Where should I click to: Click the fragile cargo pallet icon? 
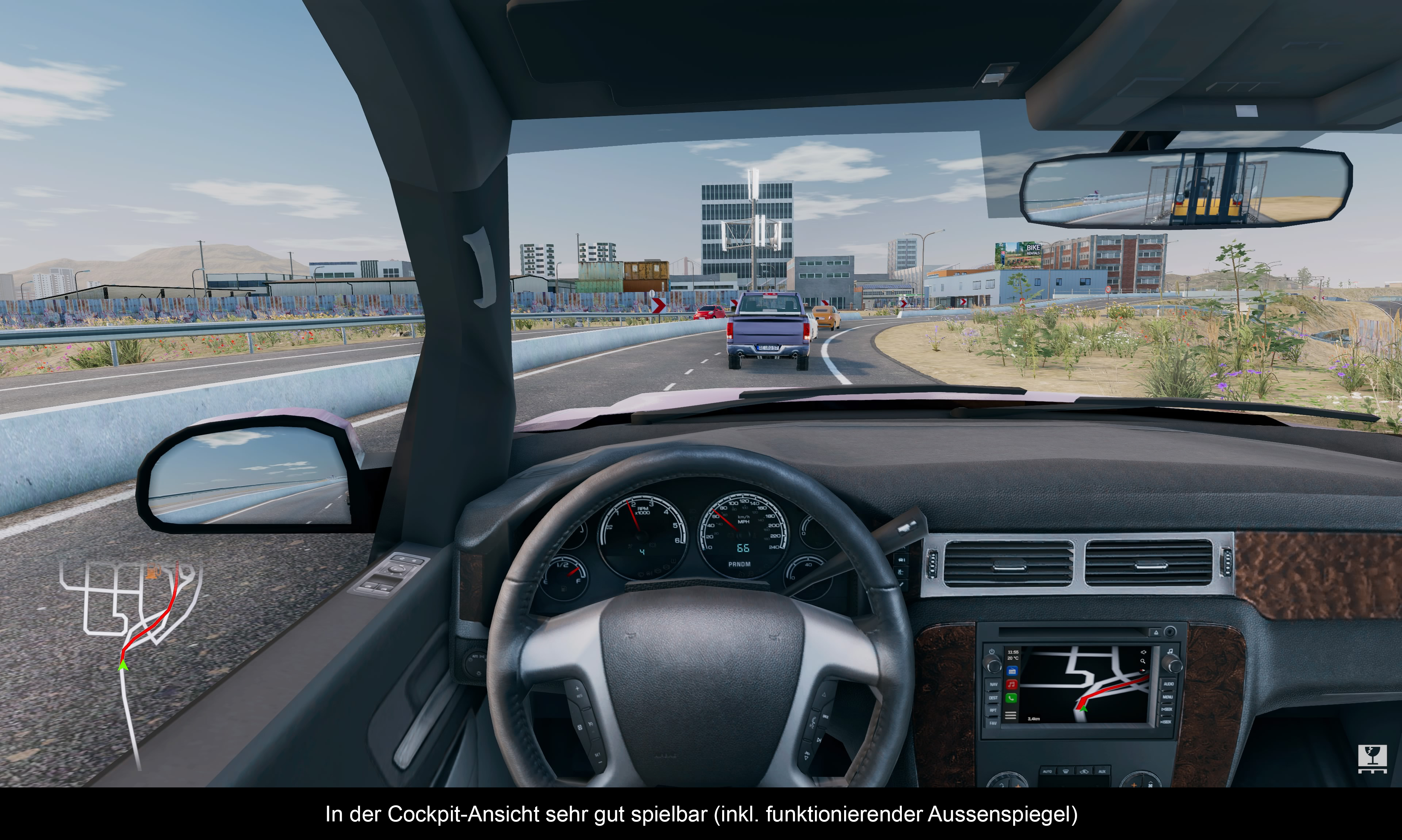click(1372, 759)
